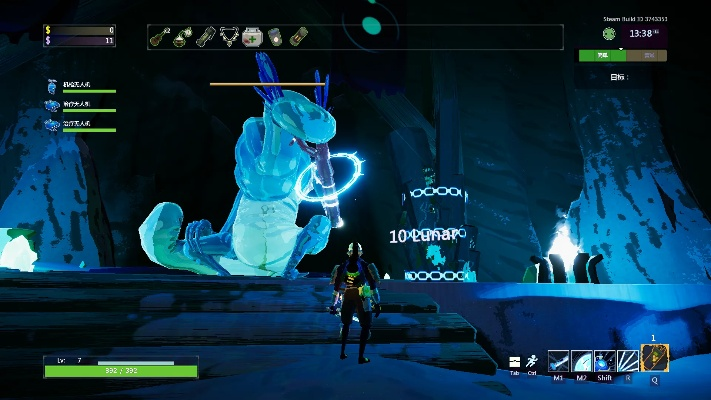Screen dimensions: 711x400
Task: Click the green flask item icon
Action: point(181,37)
